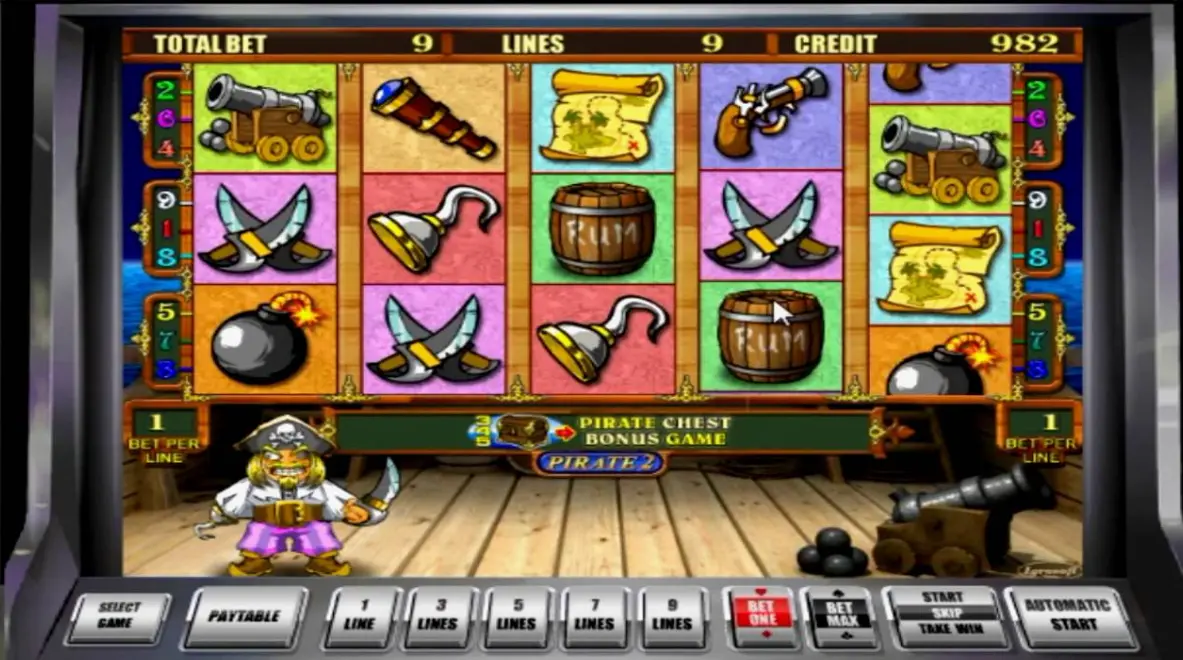Set the wager with Bet Max
The width and height of the screenshot is (1183, 660).
(x=838, y=615)
